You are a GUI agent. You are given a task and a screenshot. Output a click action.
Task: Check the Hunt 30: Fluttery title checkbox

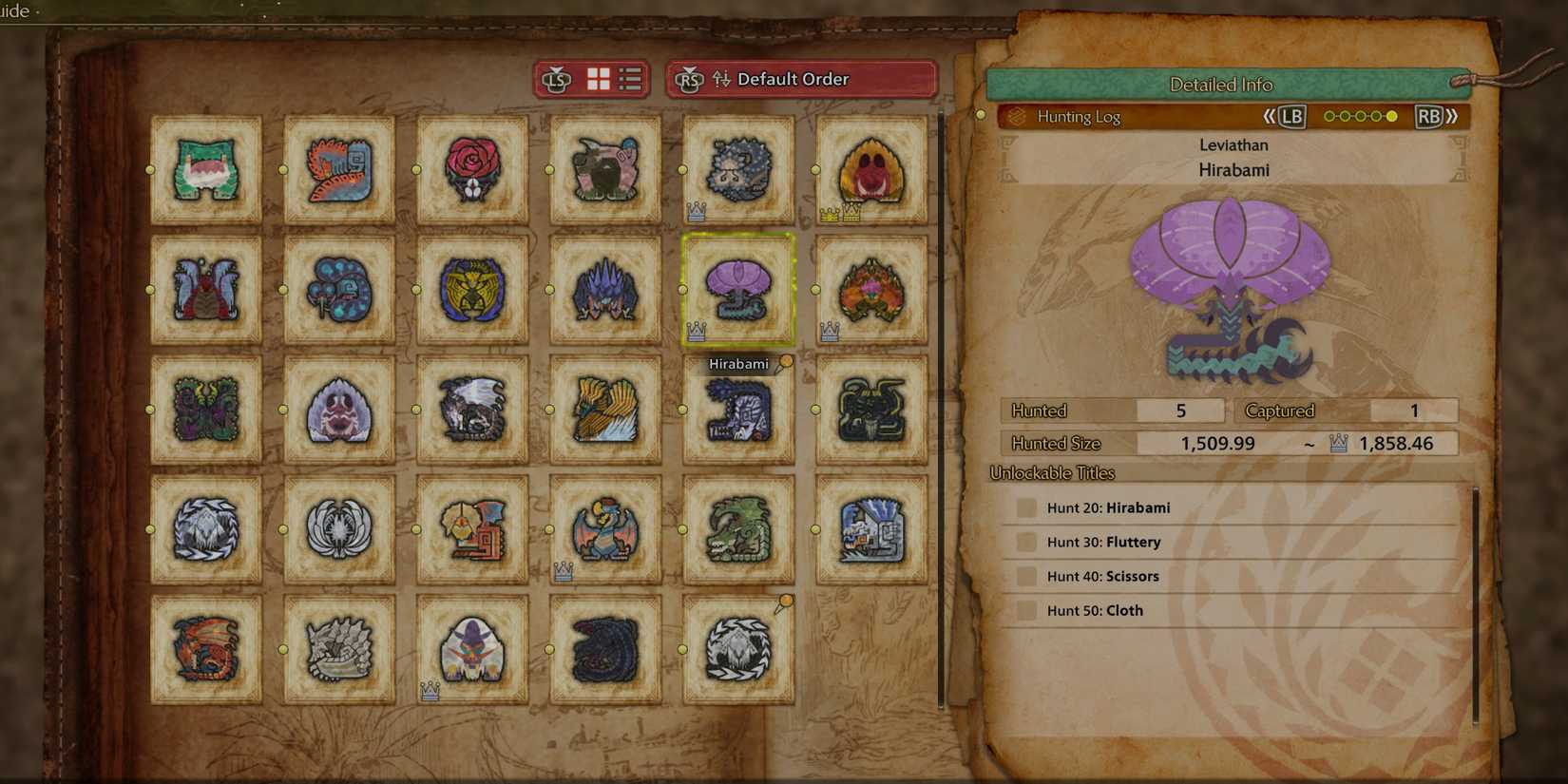1025,542
